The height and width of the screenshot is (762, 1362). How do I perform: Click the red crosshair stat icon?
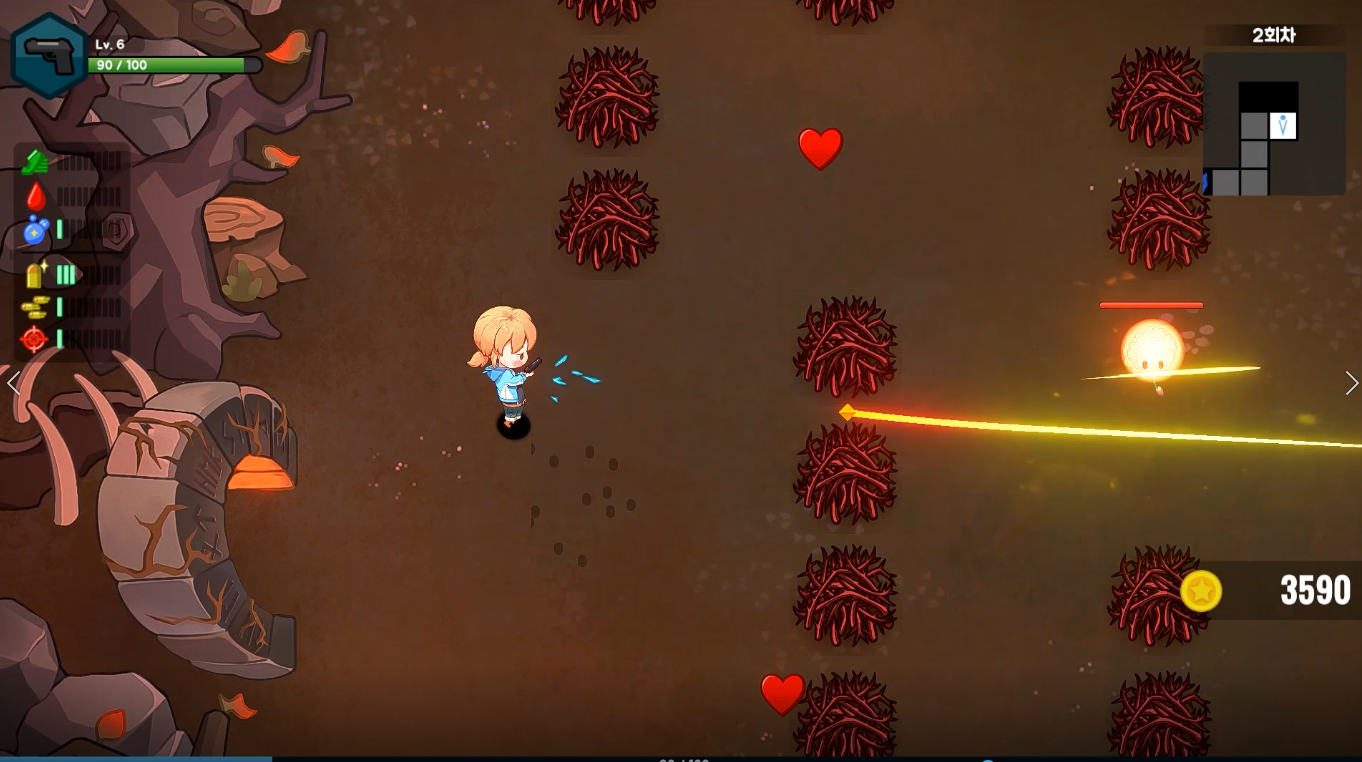[x=35, y=340]
